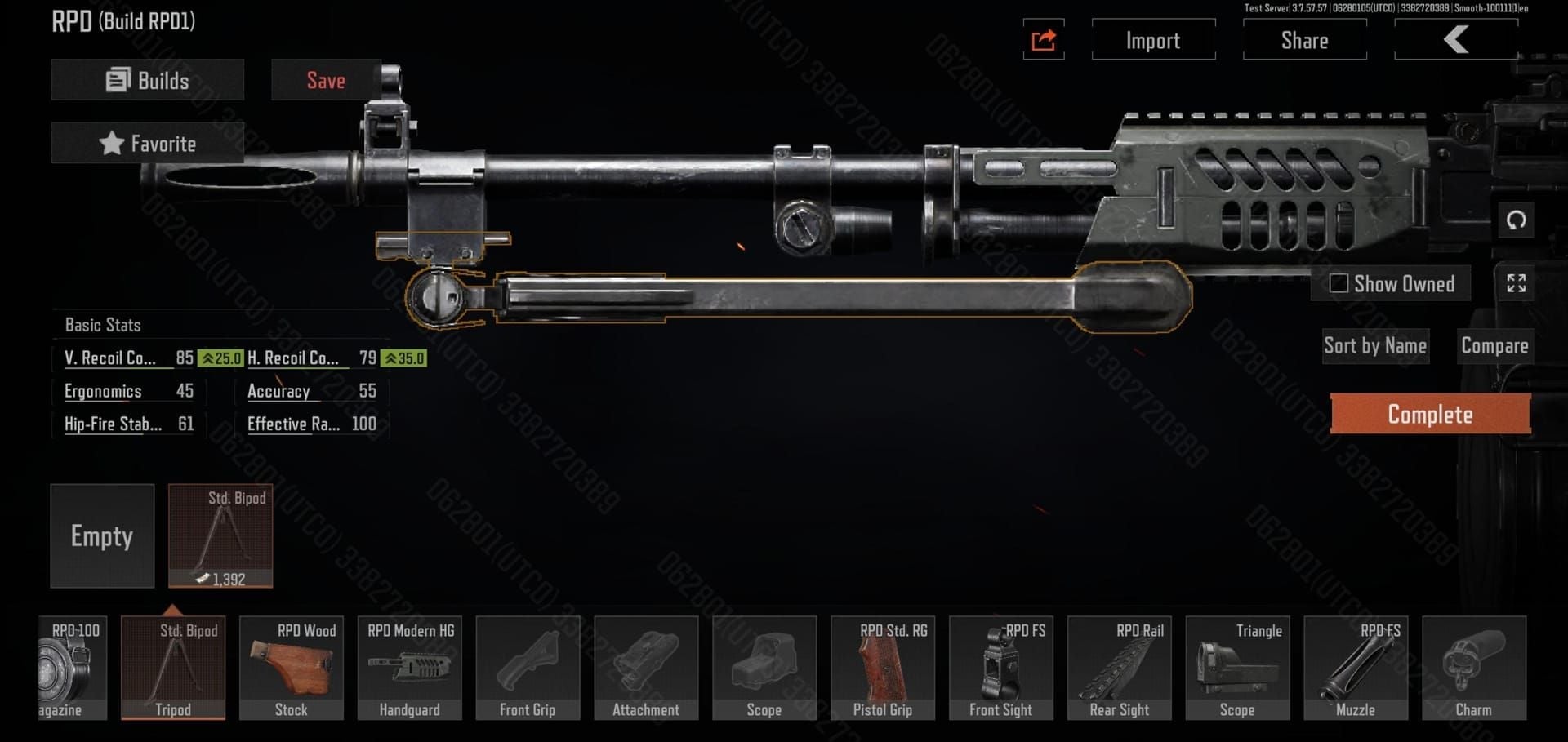Open the Sort by Name option

click(x=1375, y=345)
